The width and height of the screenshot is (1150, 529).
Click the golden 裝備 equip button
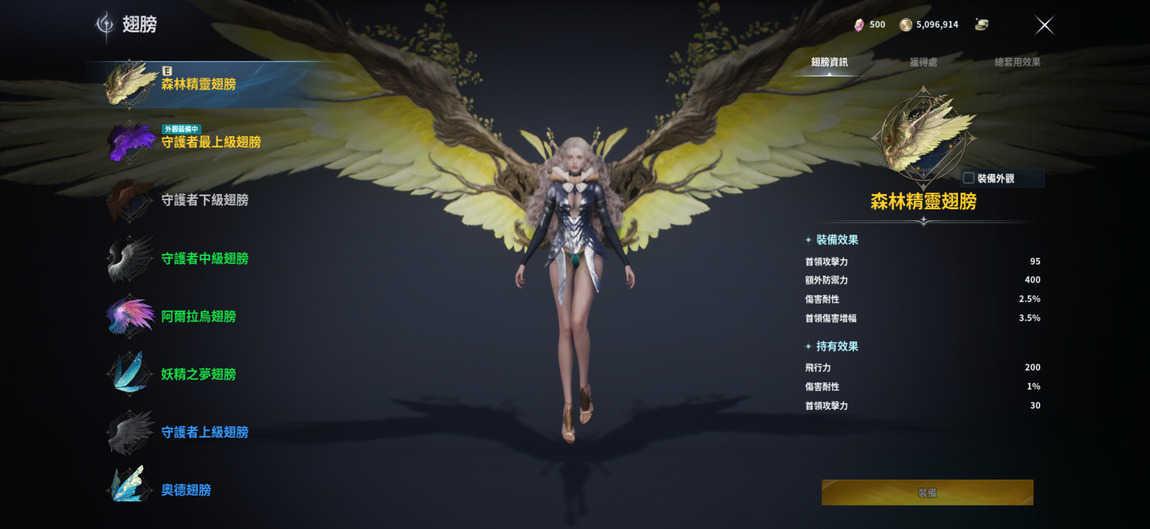pyautogui.click(x=927, y=492)
